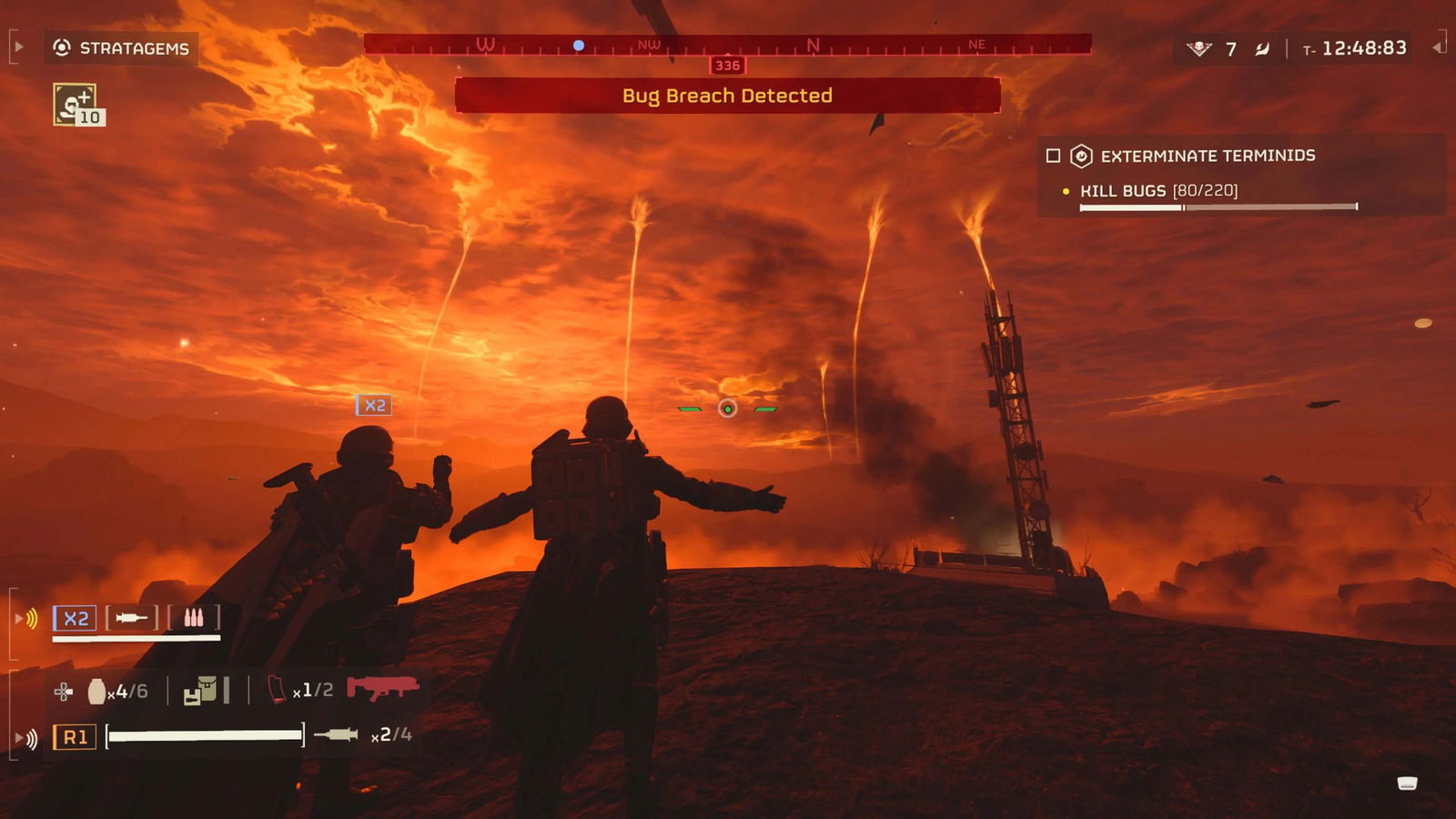1456x819 pixels.
Task: Select the Reinforce stratagem icon
Action: [x=76, y=105]
